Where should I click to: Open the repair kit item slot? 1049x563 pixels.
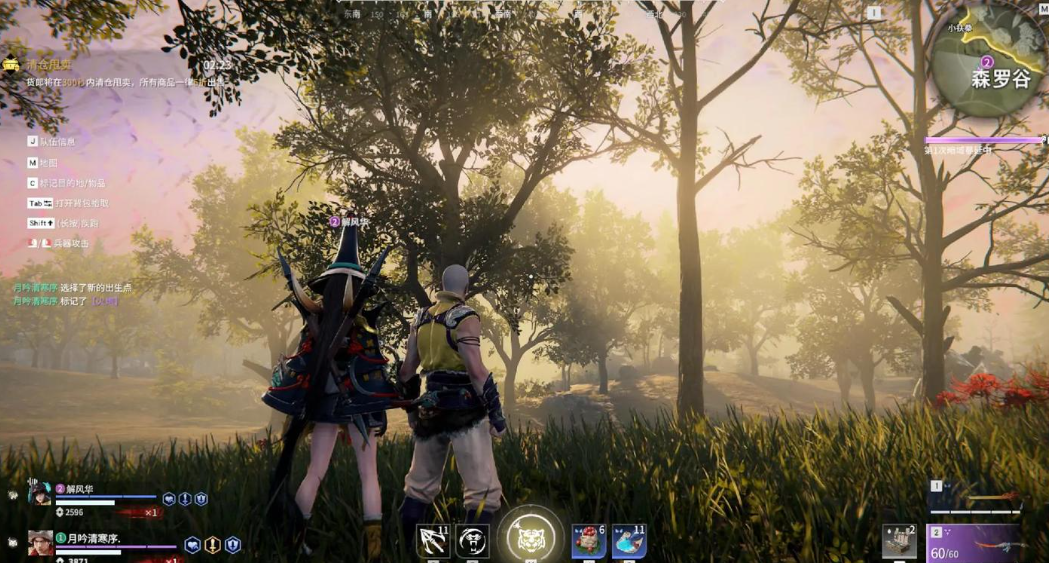[x=899, y=541]
